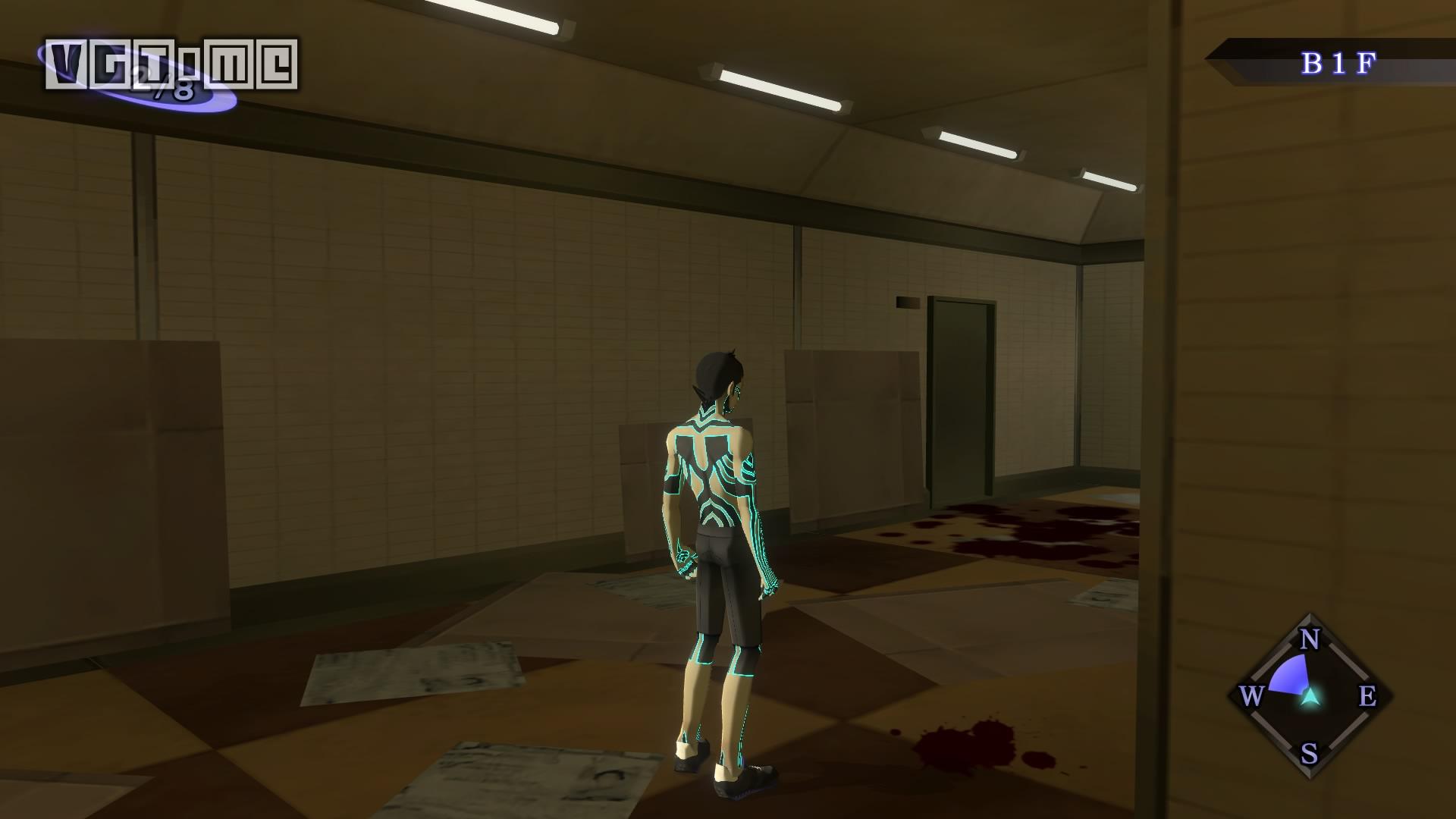Click the compass in the corner
The width and height of the screenshot is (1456, 819).
tap(1310, 696)
